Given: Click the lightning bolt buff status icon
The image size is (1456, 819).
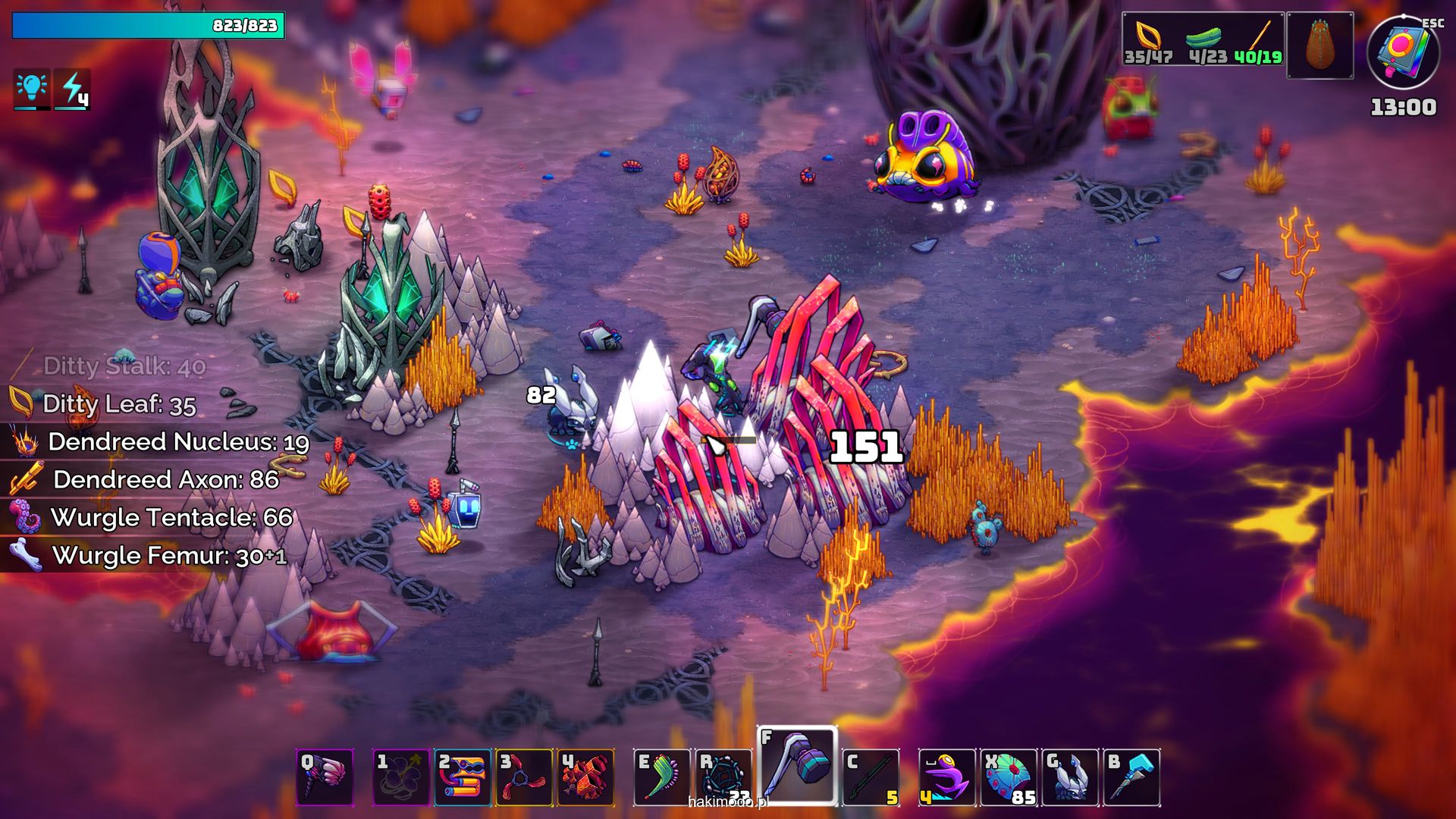Looking at the screenshot, I should tap(73, 89).
